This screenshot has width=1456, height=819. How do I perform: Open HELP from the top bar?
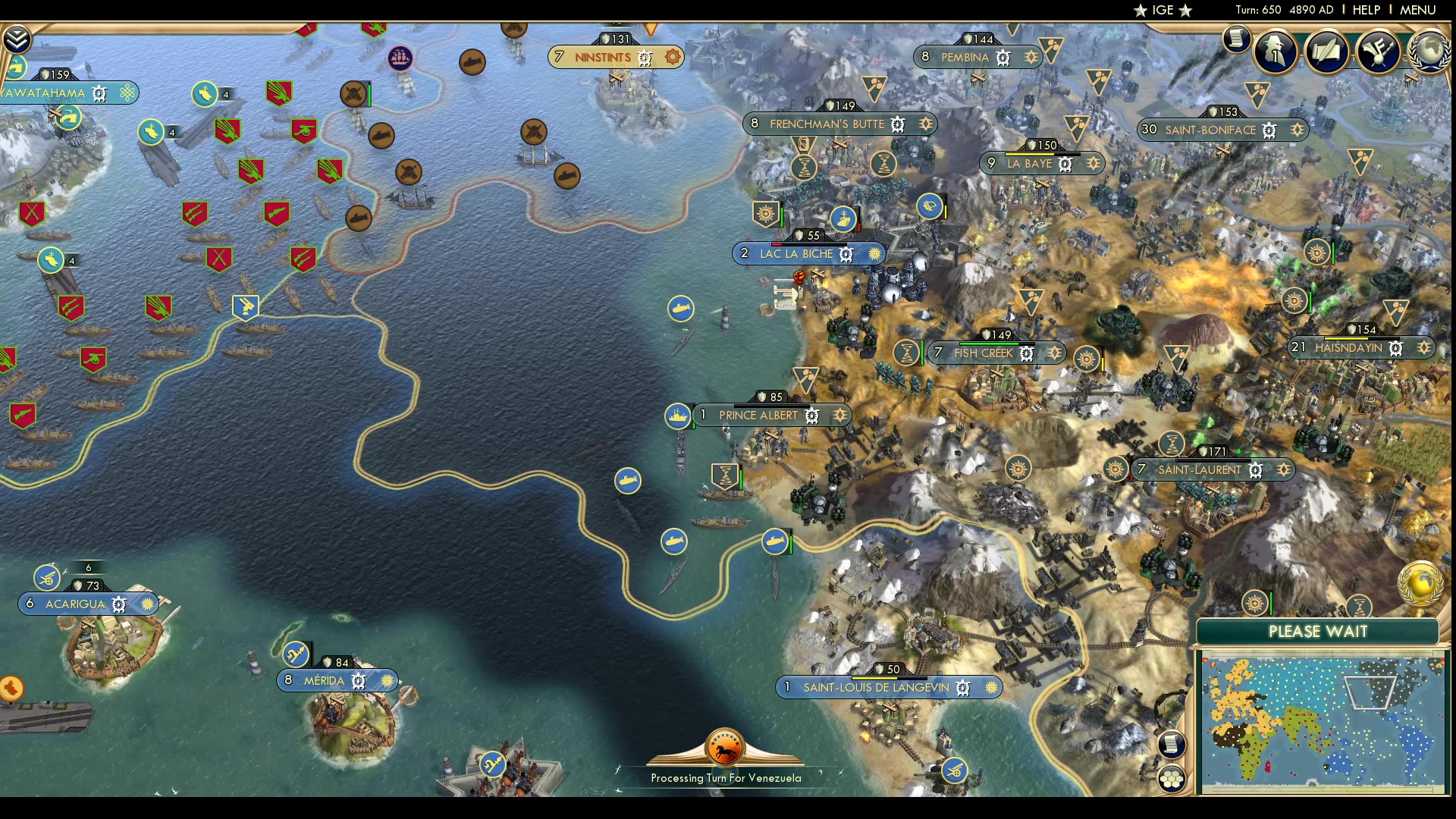coord(1367,10)
